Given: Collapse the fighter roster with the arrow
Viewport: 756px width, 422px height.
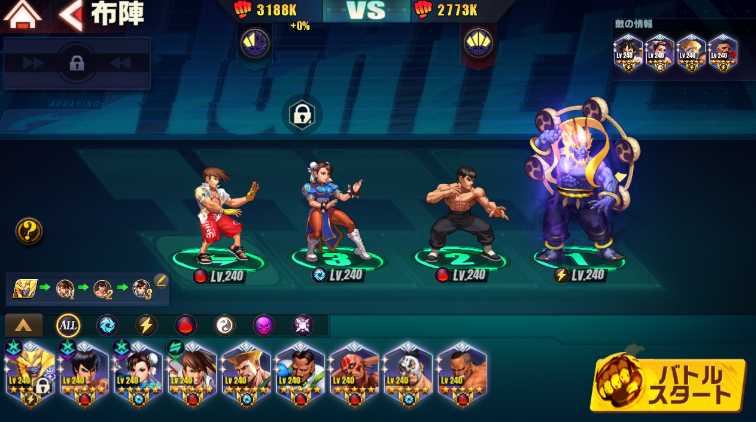Looking at the screenshot, I should [x=24, y=325].
